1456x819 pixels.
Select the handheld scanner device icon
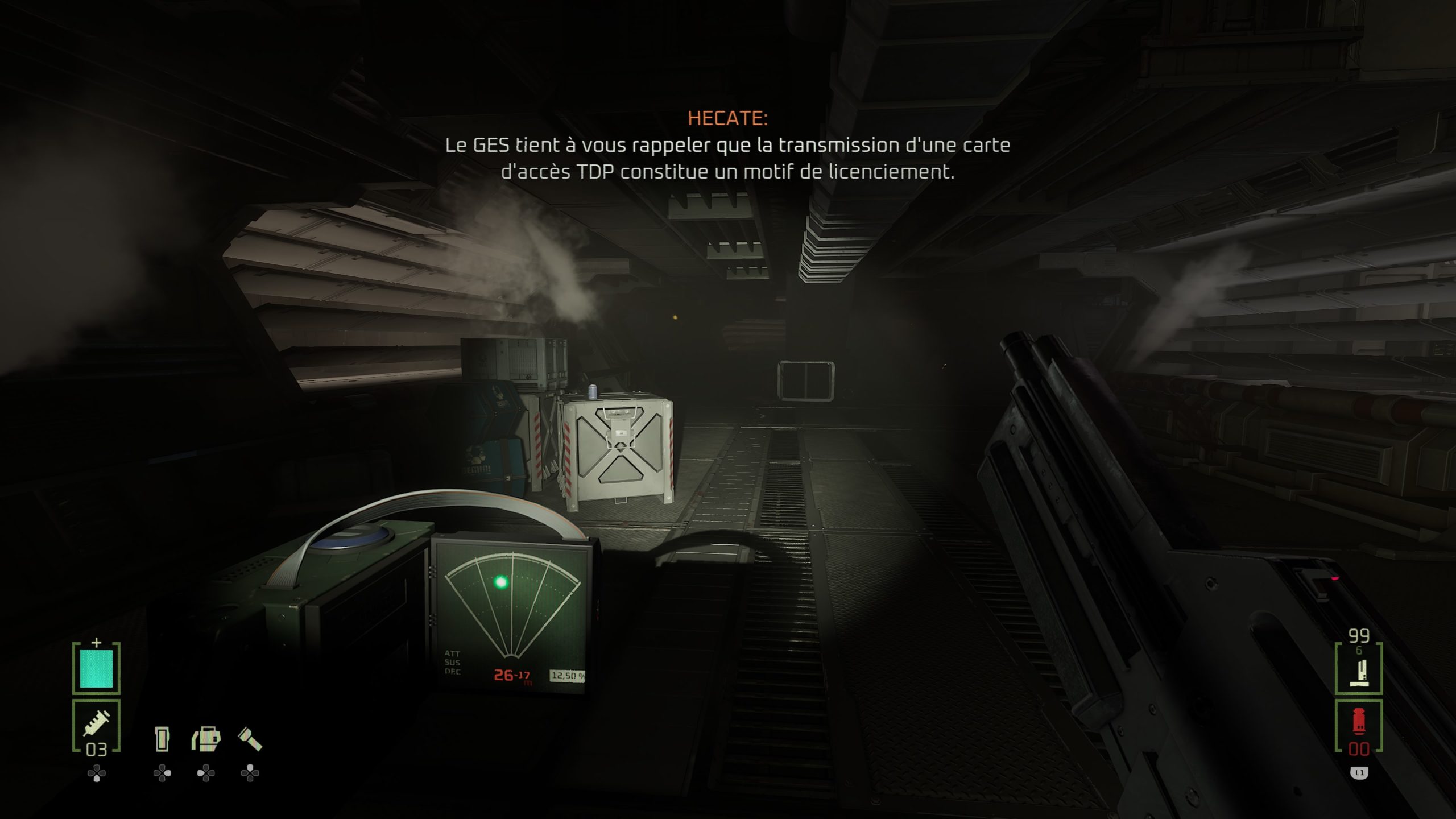pyautogui.click(x=162, y=739)
